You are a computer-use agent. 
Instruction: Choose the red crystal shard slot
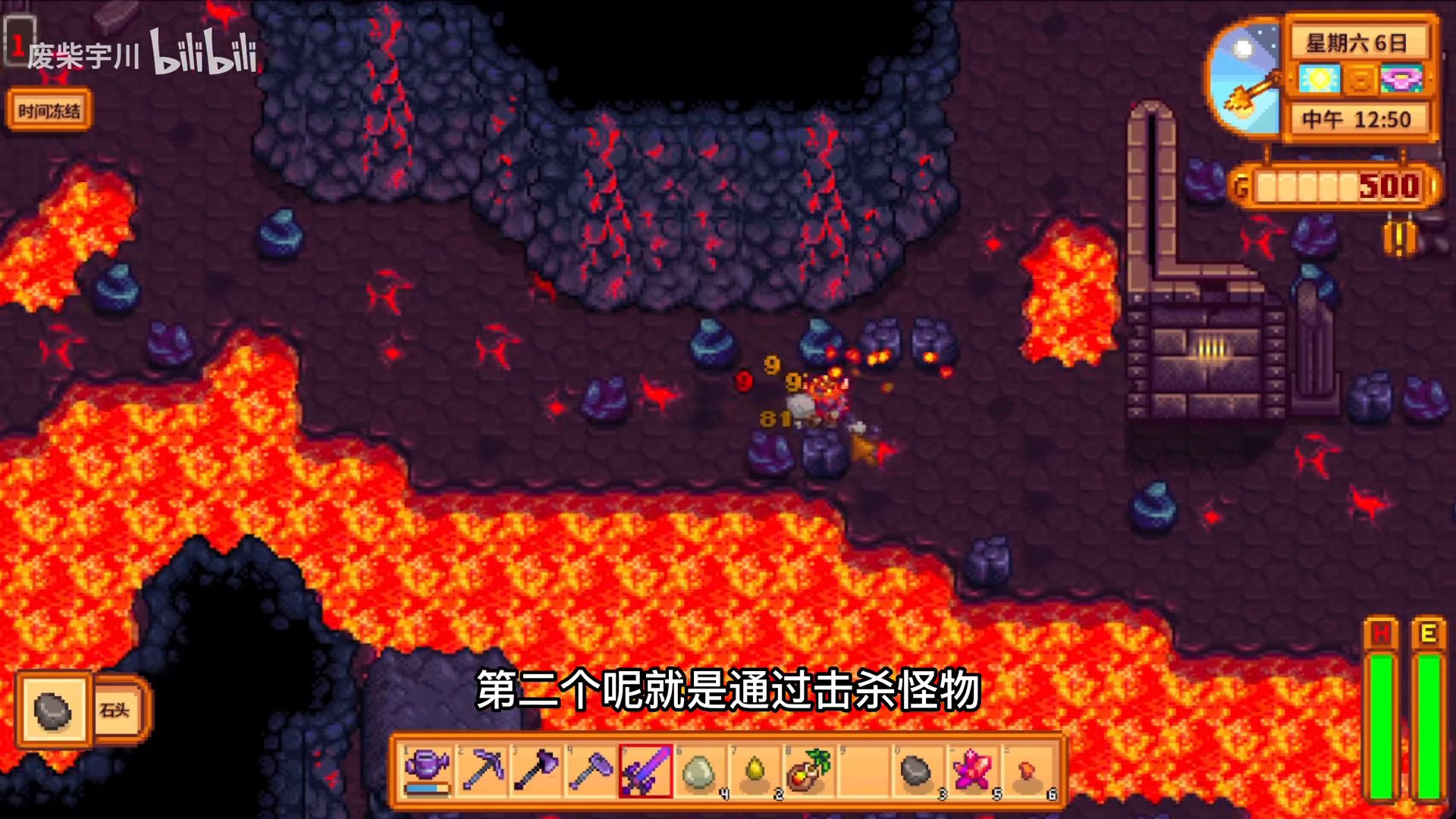pos(971,770)
